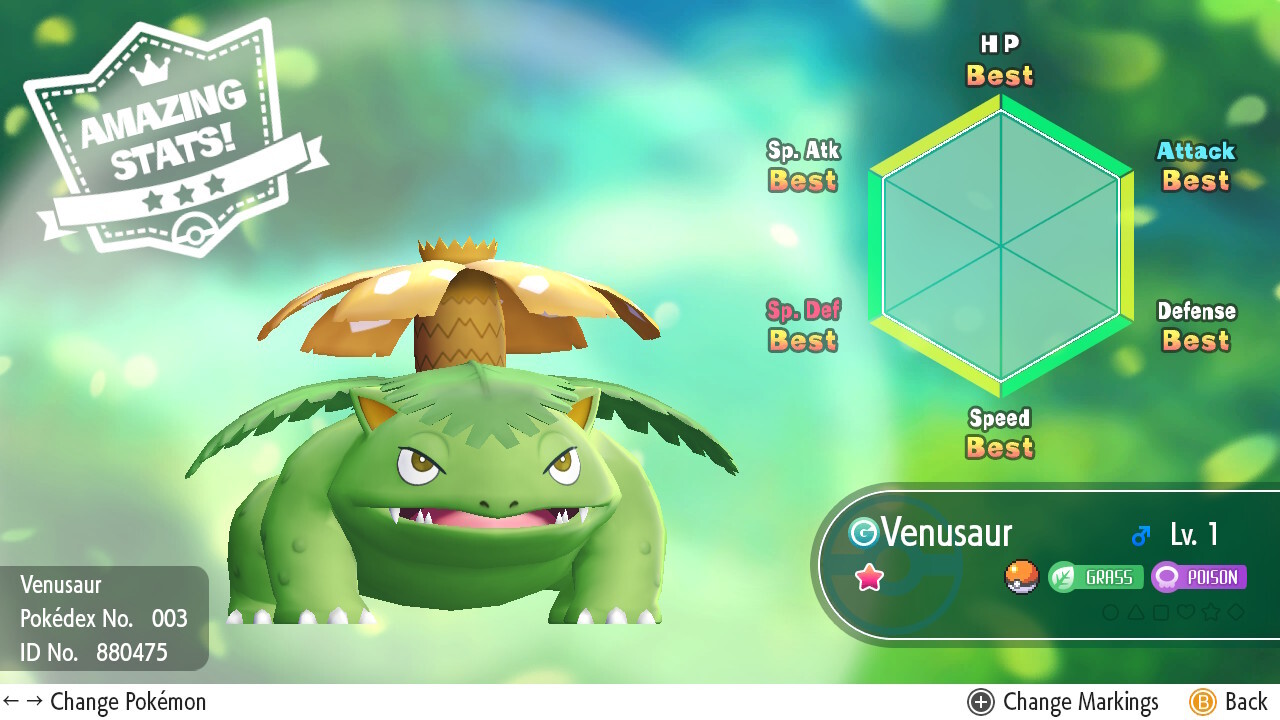
Task: Toggle the circle marking
Action: tap(1110, 612)
